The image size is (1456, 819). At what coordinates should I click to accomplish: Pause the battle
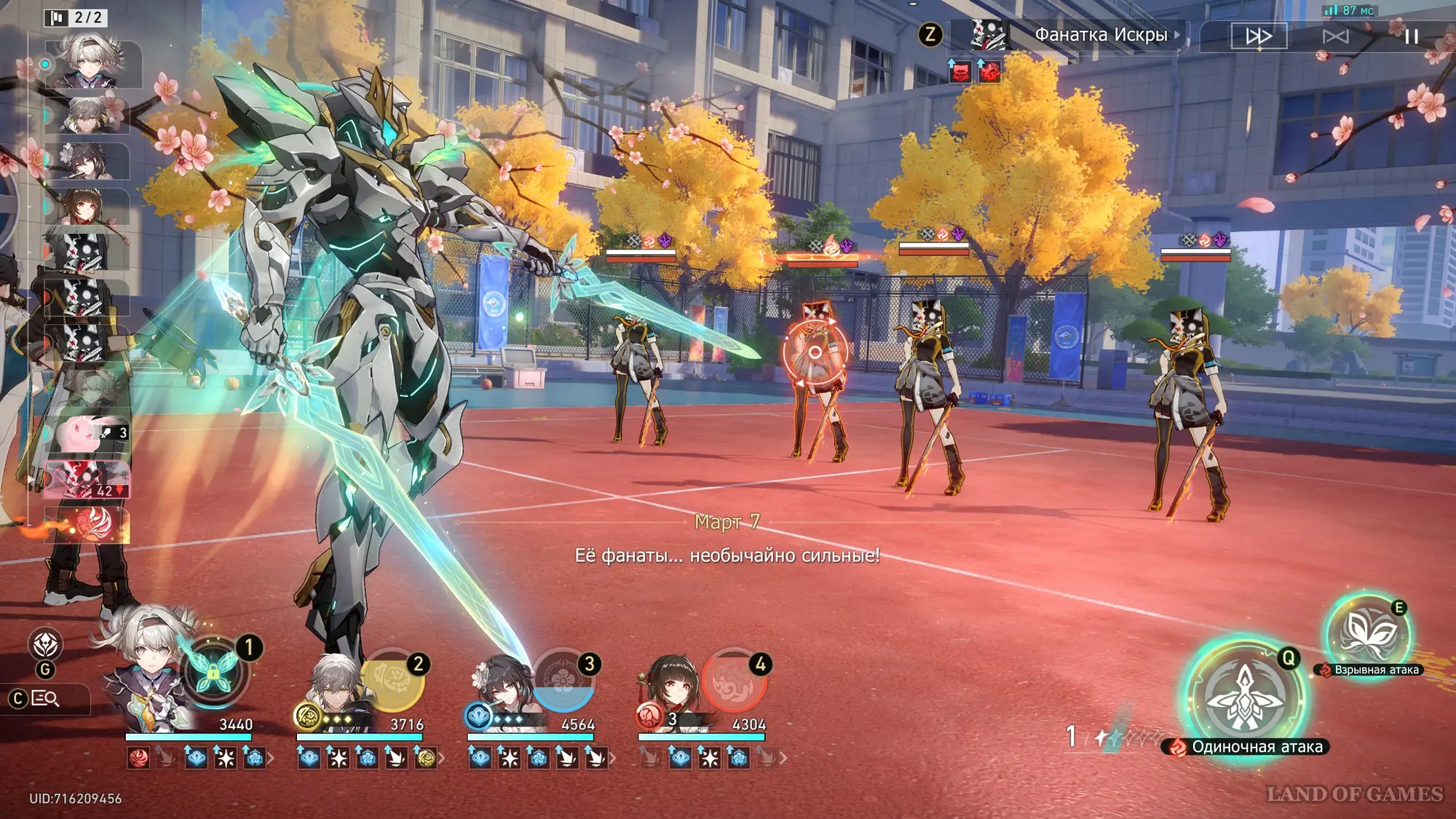click(1411, 36)
